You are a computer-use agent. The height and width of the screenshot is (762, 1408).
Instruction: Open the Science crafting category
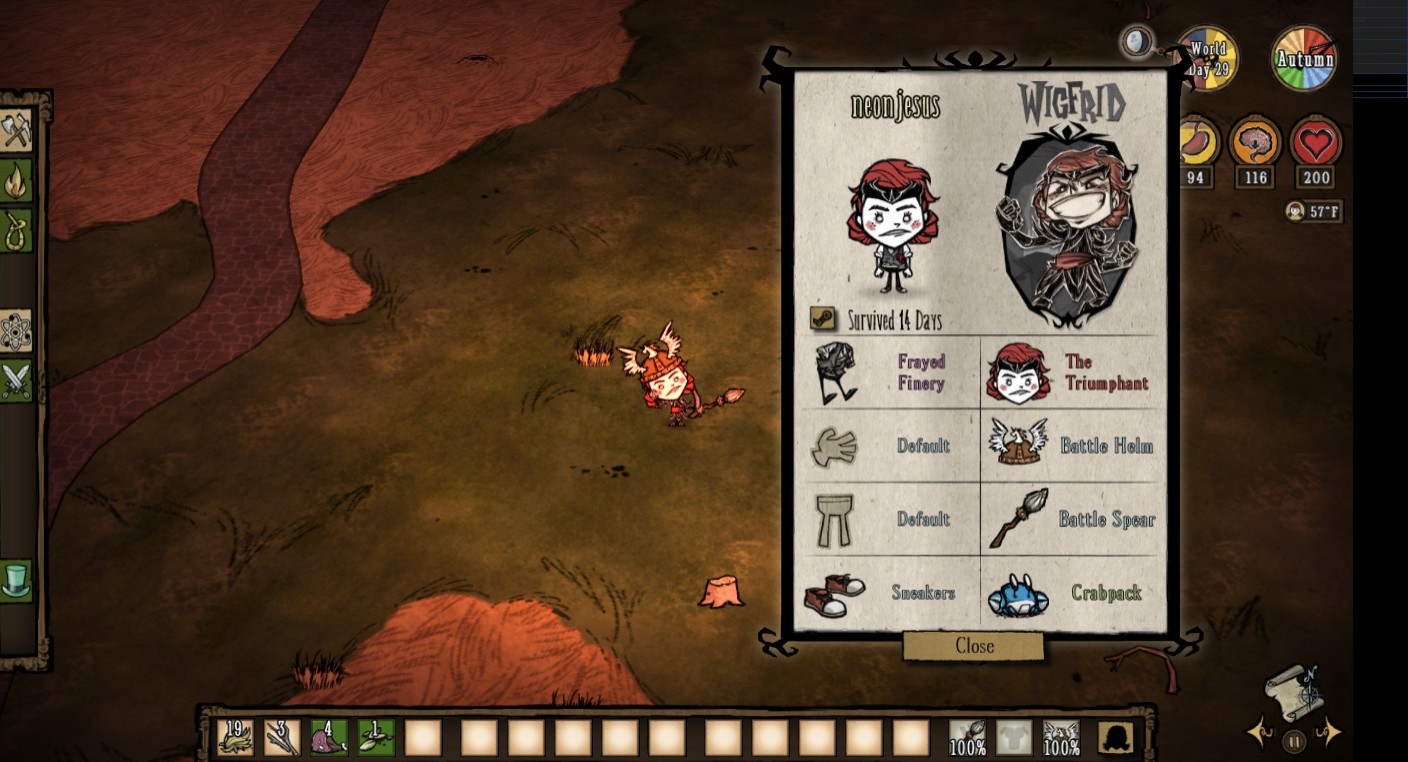(18, 331)
